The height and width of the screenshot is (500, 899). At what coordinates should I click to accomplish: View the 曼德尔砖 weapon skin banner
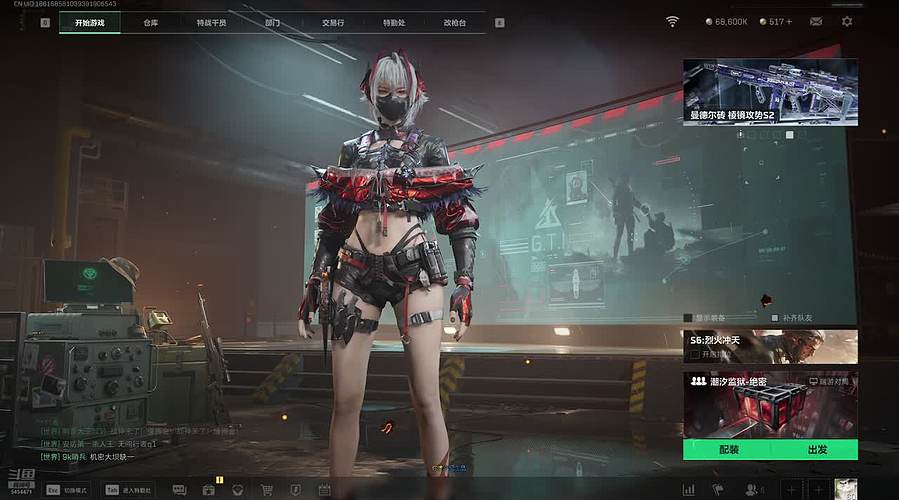770,91
